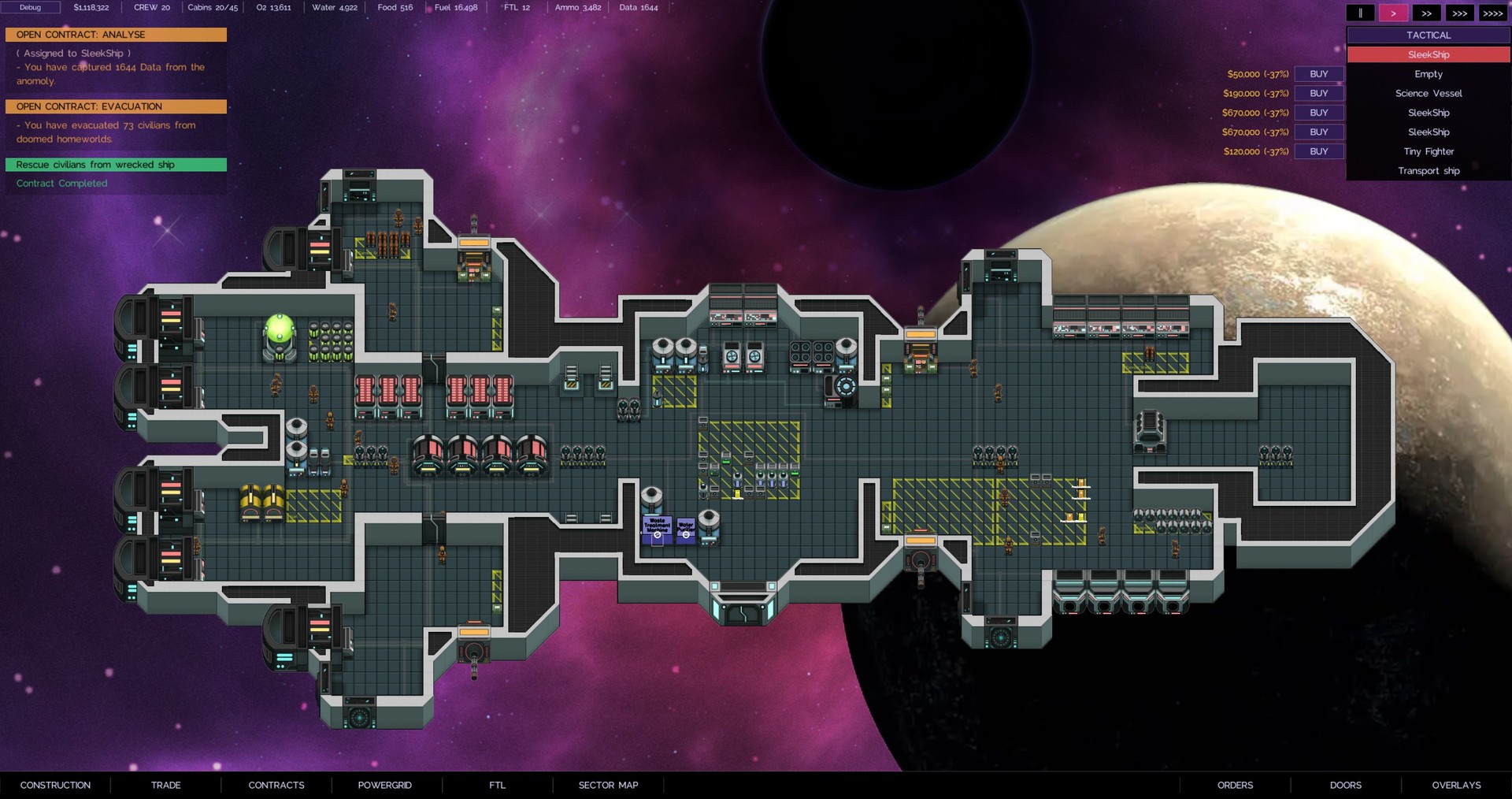Collapse the TACTICAL panel header
Screen dimensions: 1512x799
click(x=1428, y=35)
